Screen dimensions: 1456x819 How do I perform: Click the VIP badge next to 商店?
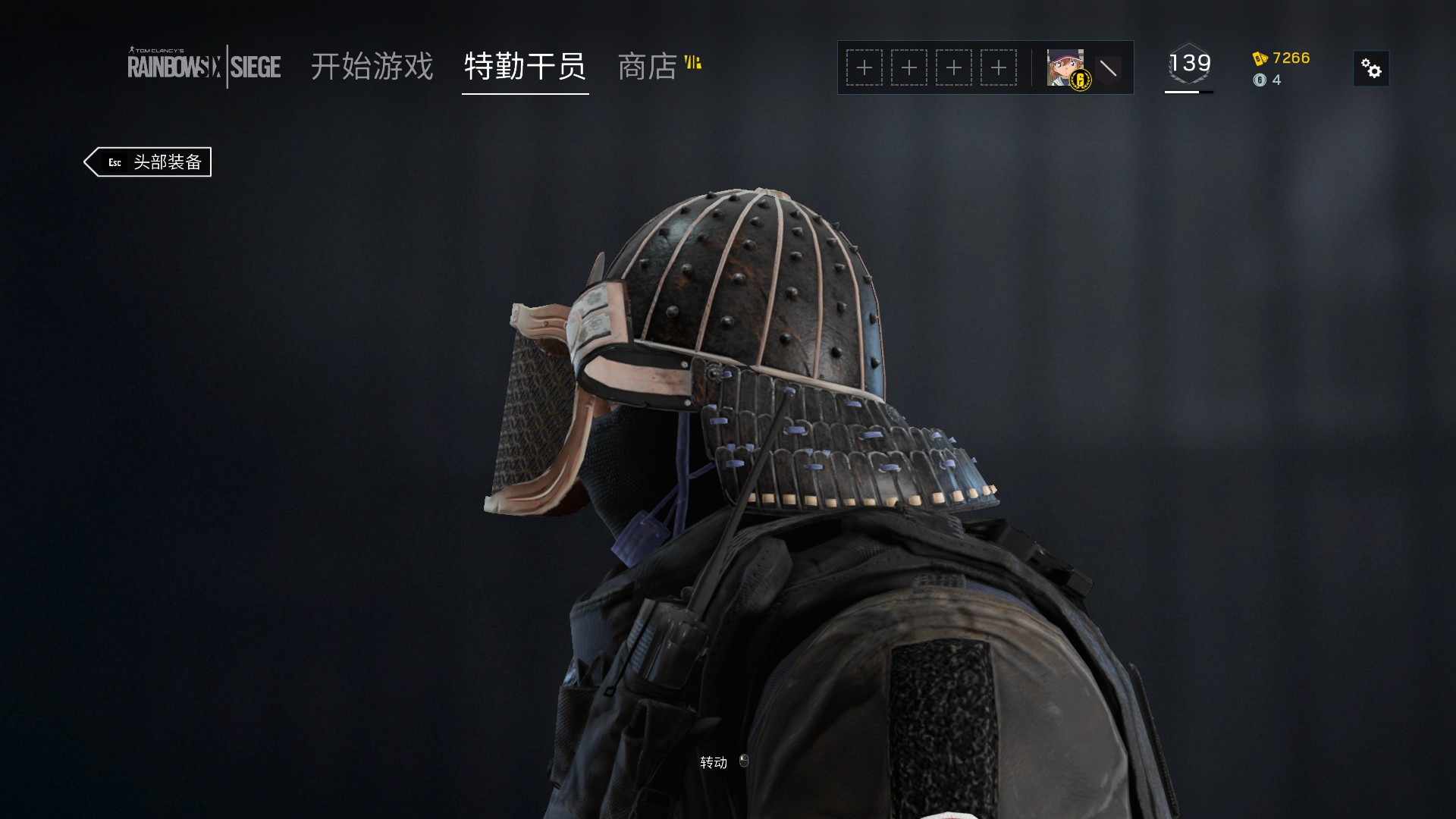(x=694, y=62)
